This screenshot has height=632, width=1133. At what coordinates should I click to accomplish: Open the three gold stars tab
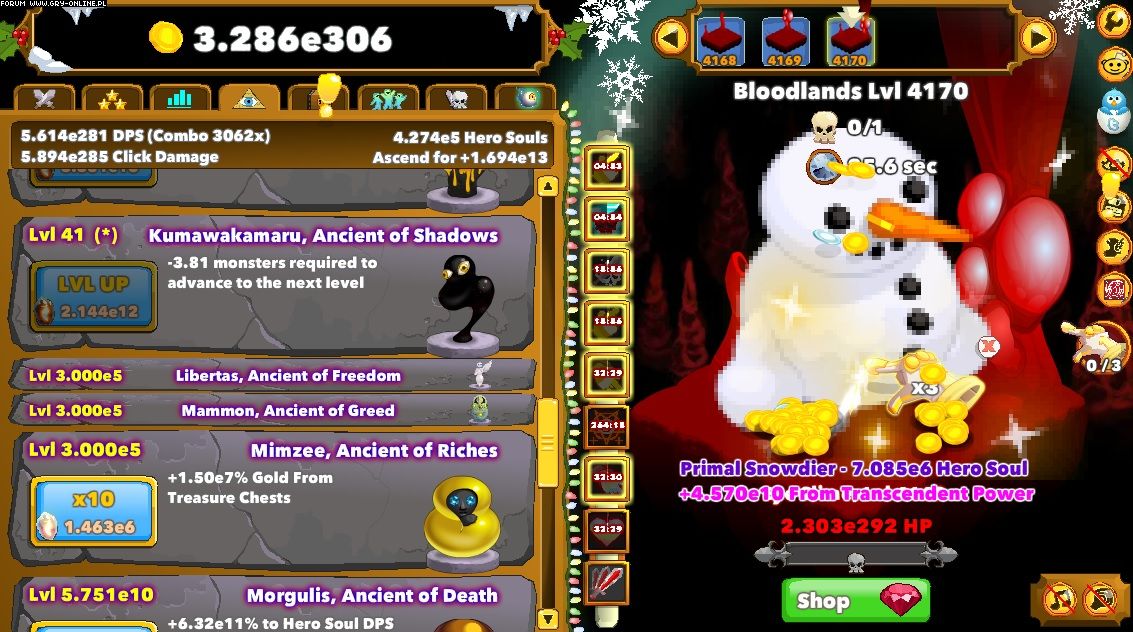coord(112,99)
